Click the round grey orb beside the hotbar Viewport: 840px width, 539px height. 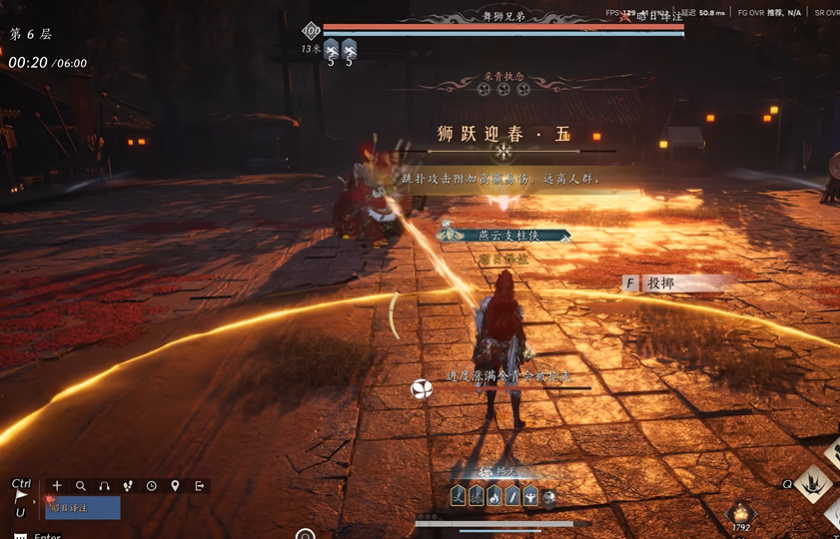click(x=549, y=497)
